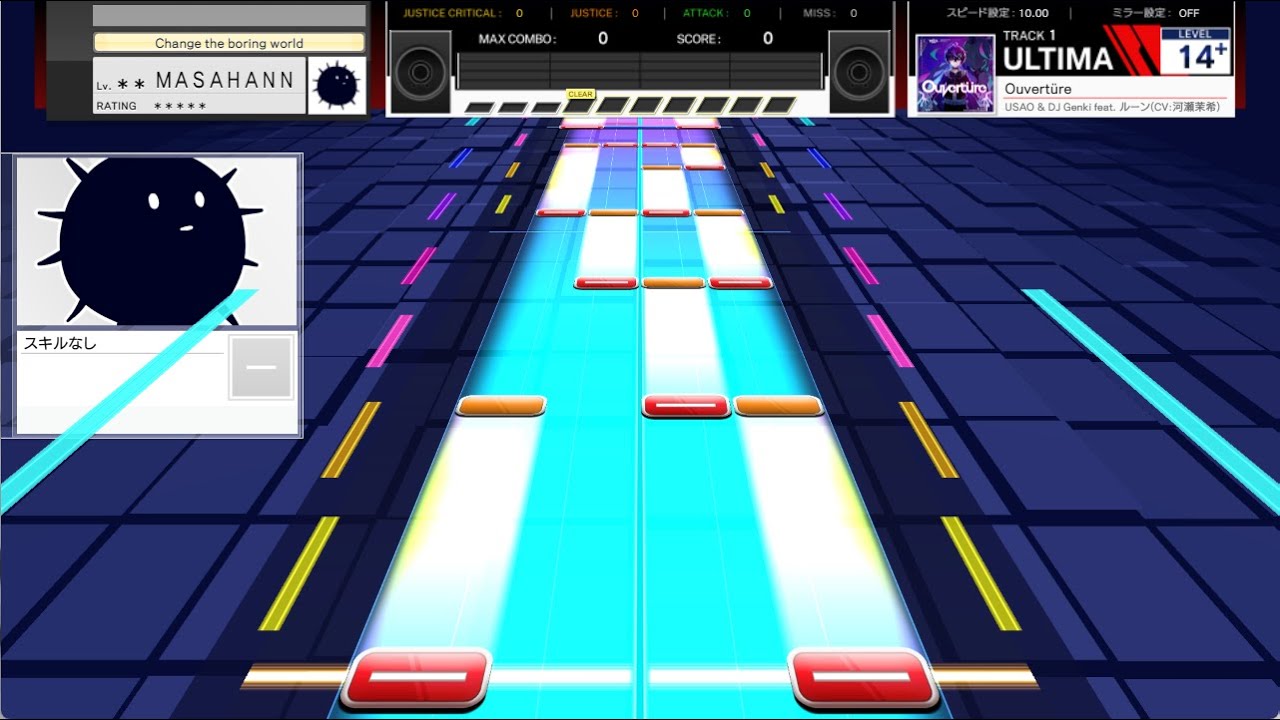1280x720 pixels.
Task: Click the empty skill icon beside スキルなし
Action: click(x=261, y=367)
